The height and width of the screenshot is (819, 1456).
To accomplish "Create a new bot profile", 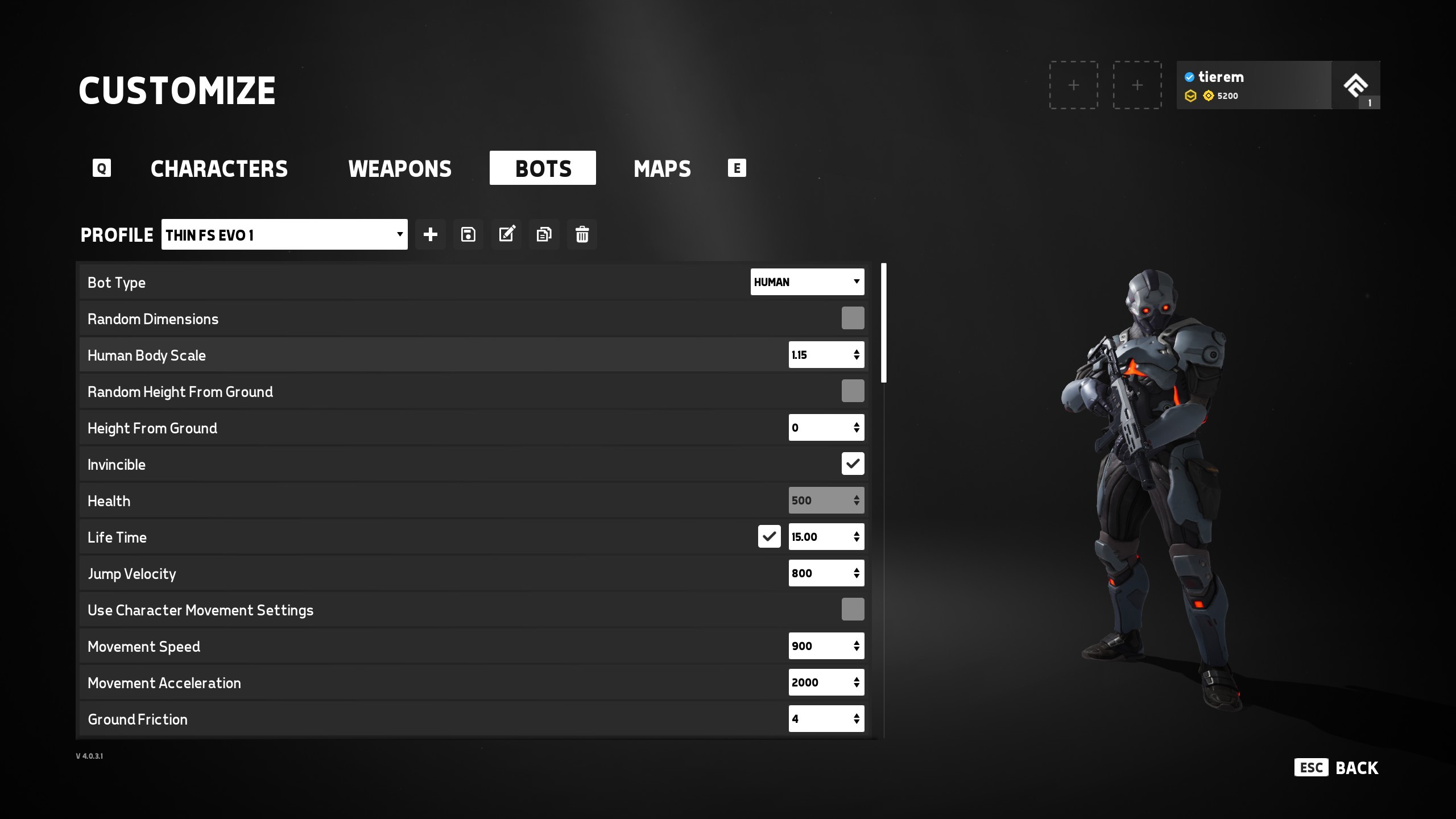I will 431,234.
